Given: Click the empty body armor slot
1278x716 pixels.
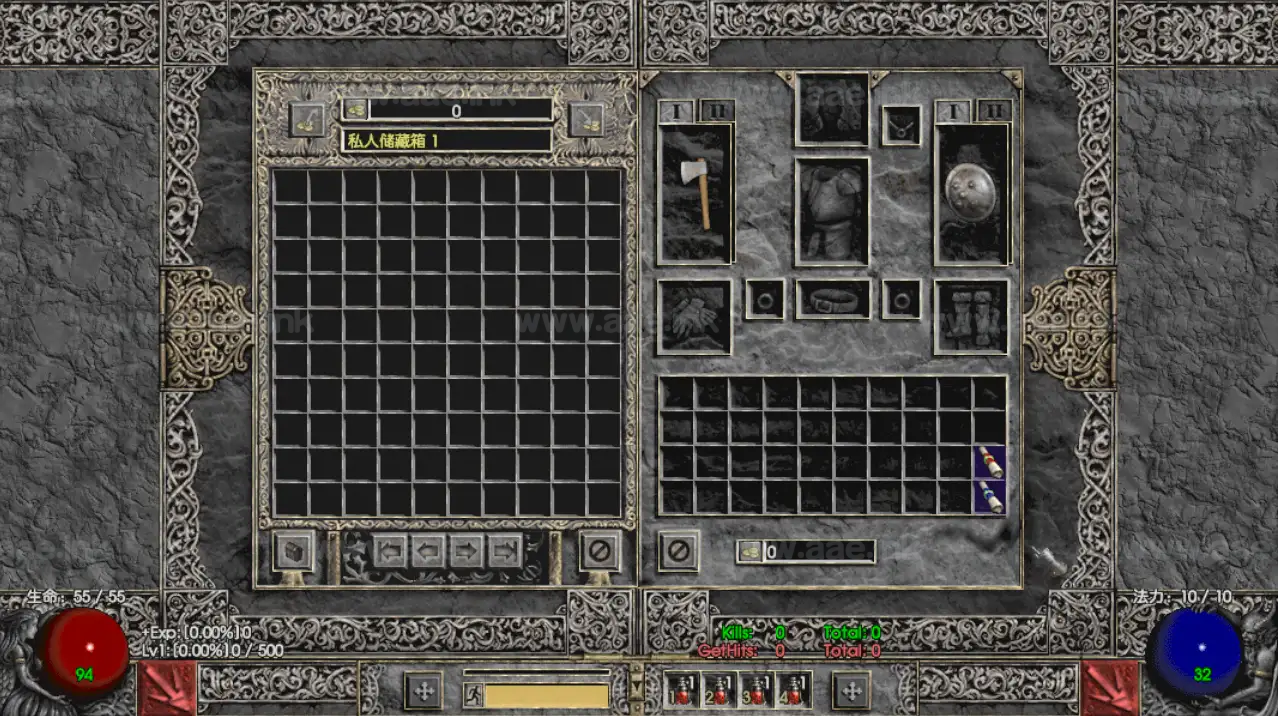Looking at the screenshot, I should [x=832, y=211].
